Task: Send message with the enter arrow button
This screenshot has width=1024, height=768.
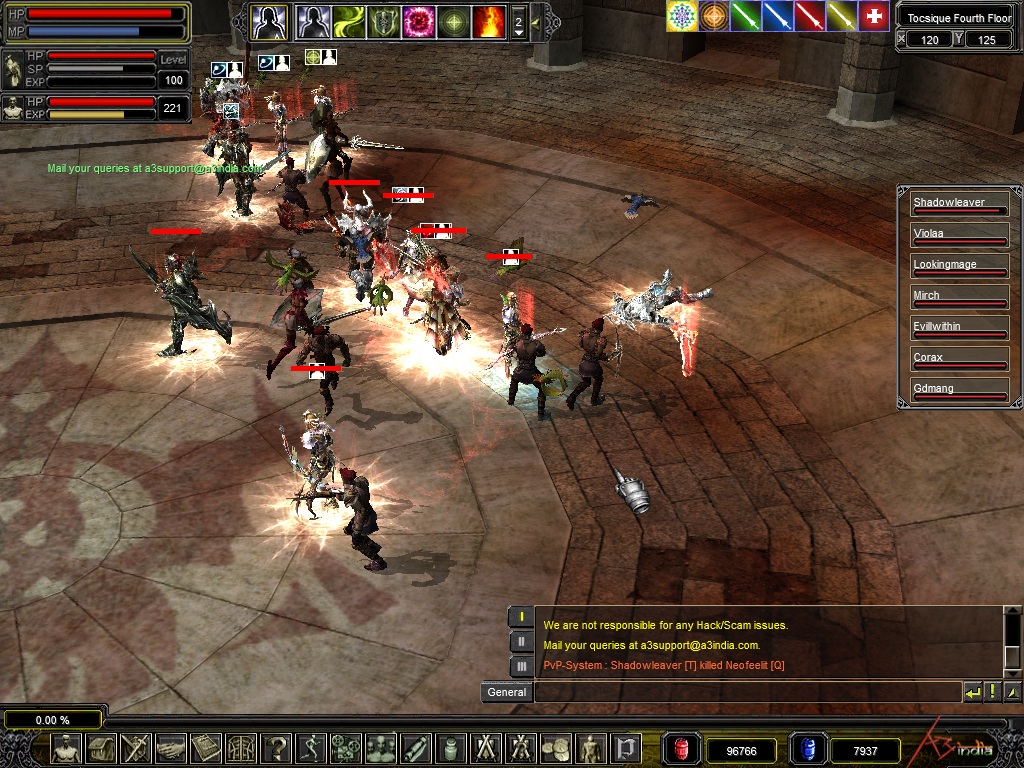Action: (x=972, y=692)
